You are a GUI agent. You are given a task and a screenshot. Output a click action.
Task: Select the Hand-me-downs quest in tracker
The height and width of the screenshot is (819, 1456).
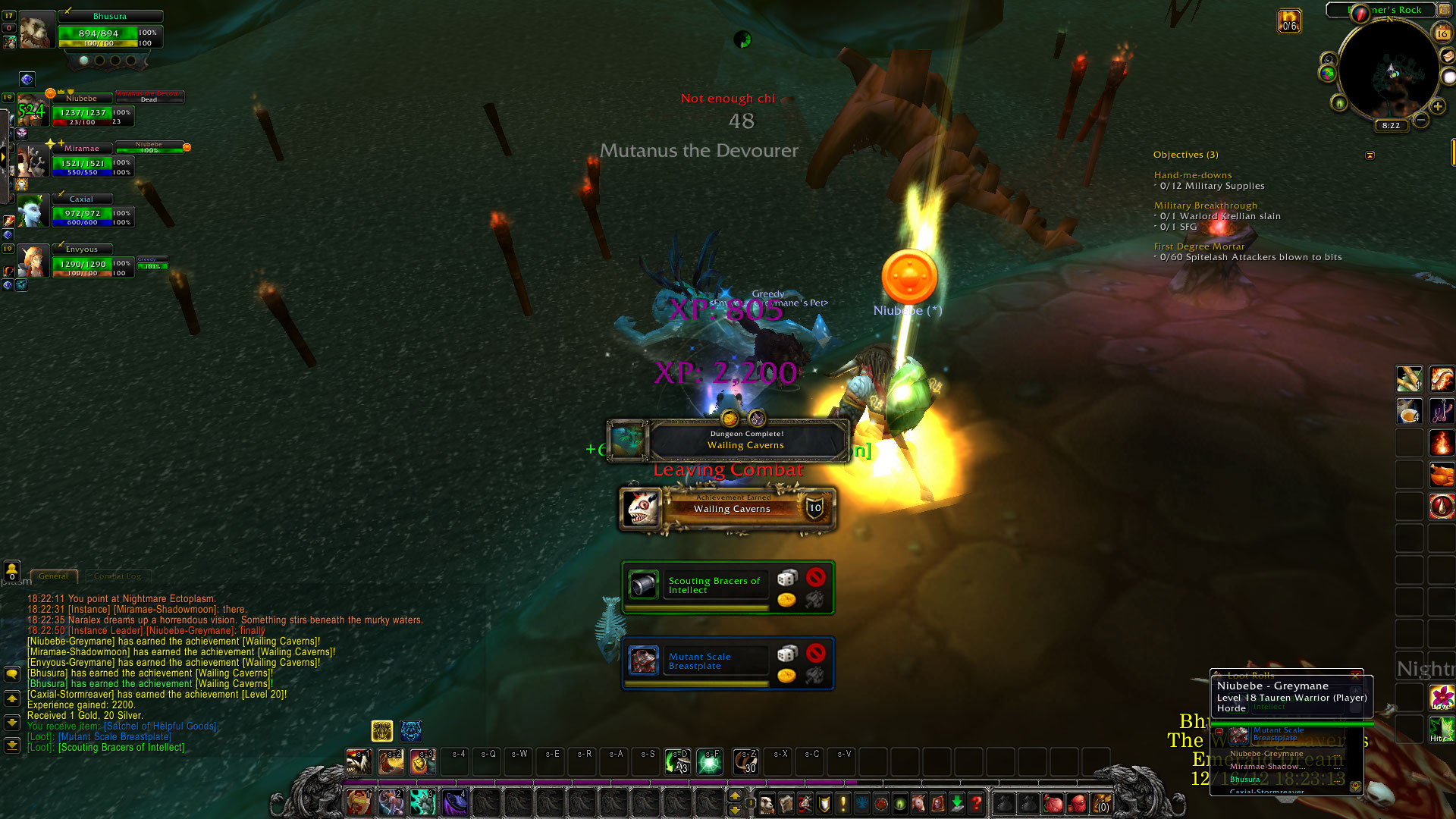pos(1193,175)
